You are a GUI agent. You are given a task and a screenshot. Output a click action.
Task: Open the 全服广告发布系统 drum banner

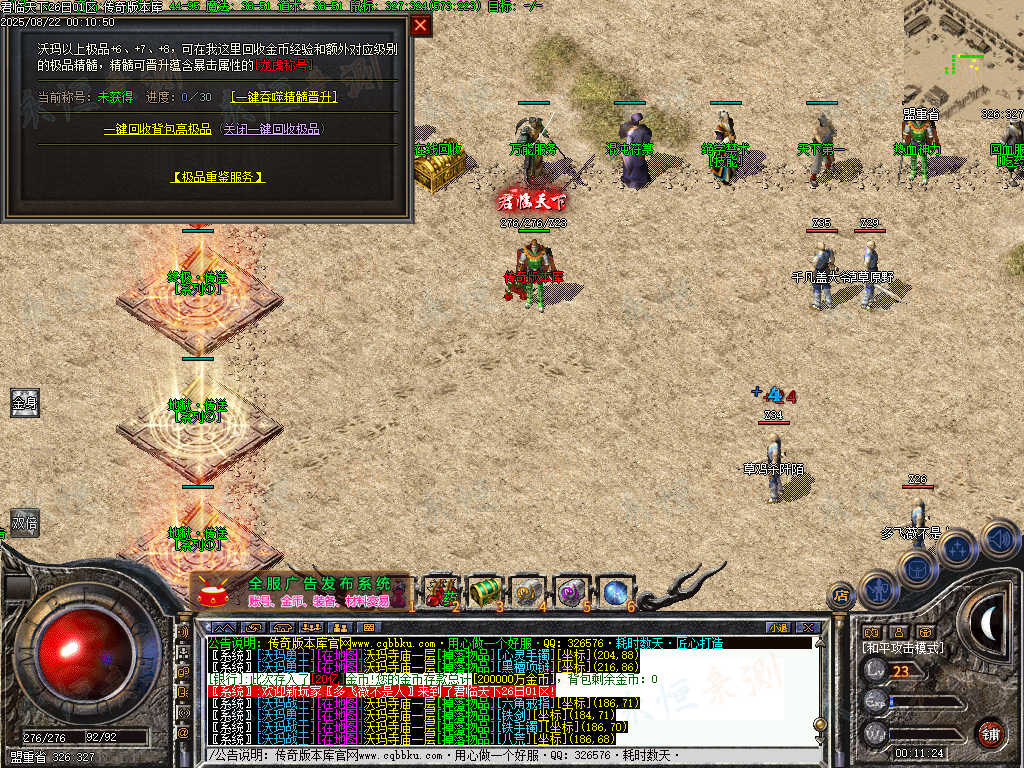(300, 592)
